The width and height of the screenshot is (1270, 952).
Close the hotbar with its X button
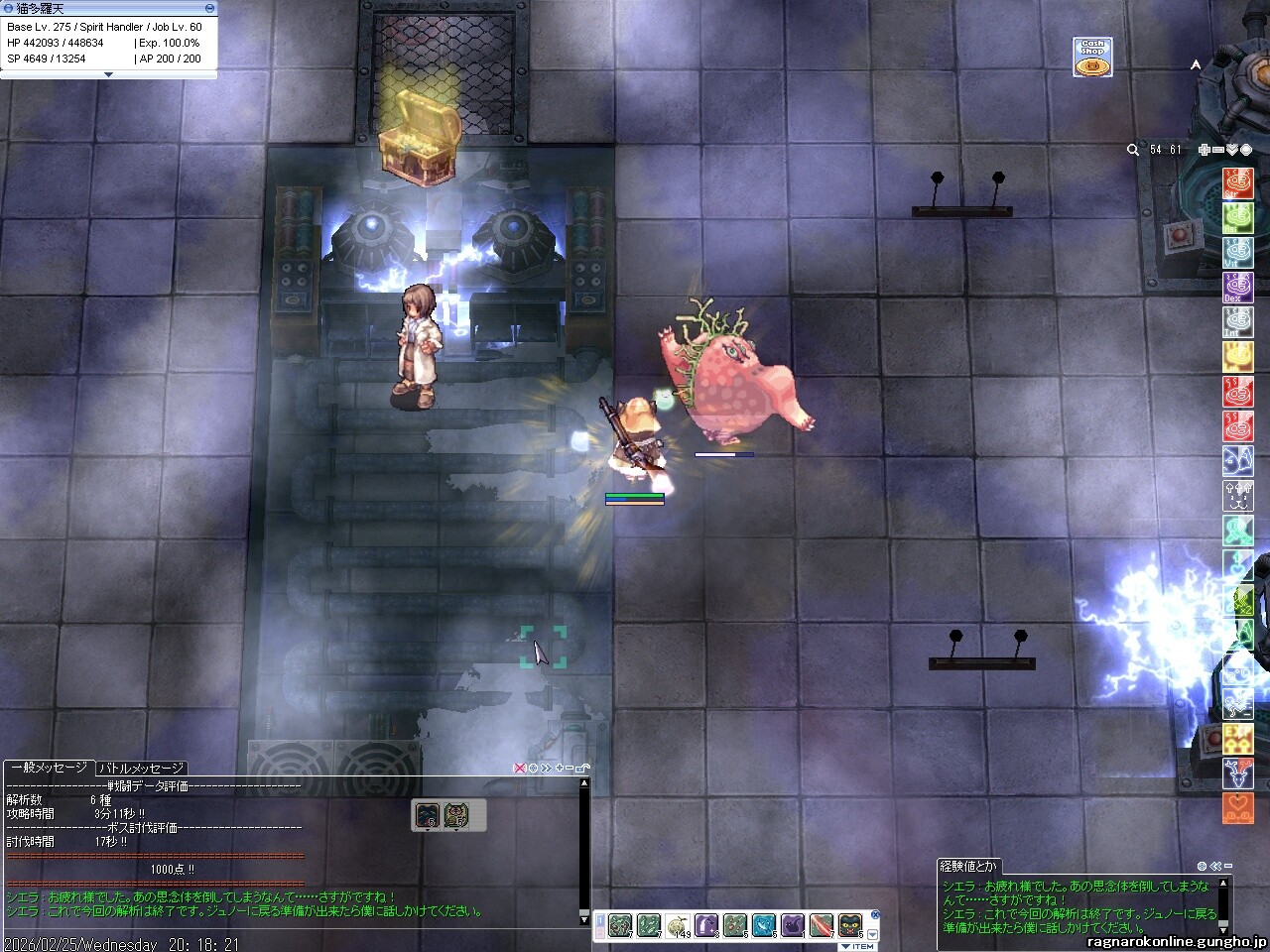pos(874,915)
